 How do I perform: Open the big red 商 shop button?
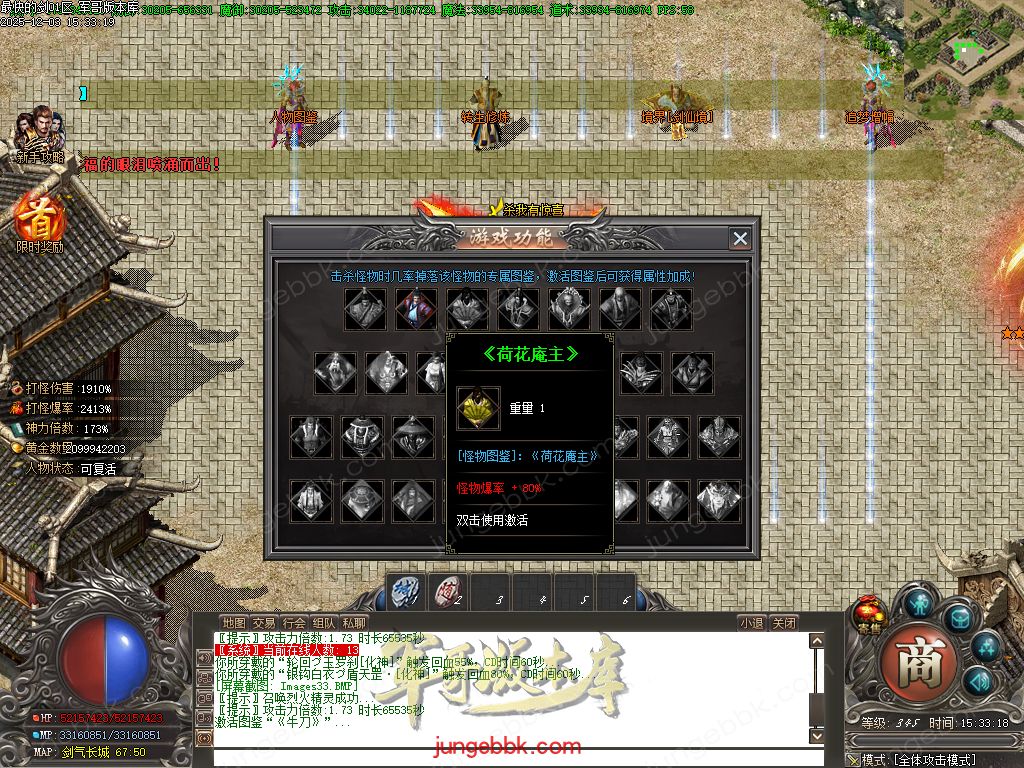(912, 661)
